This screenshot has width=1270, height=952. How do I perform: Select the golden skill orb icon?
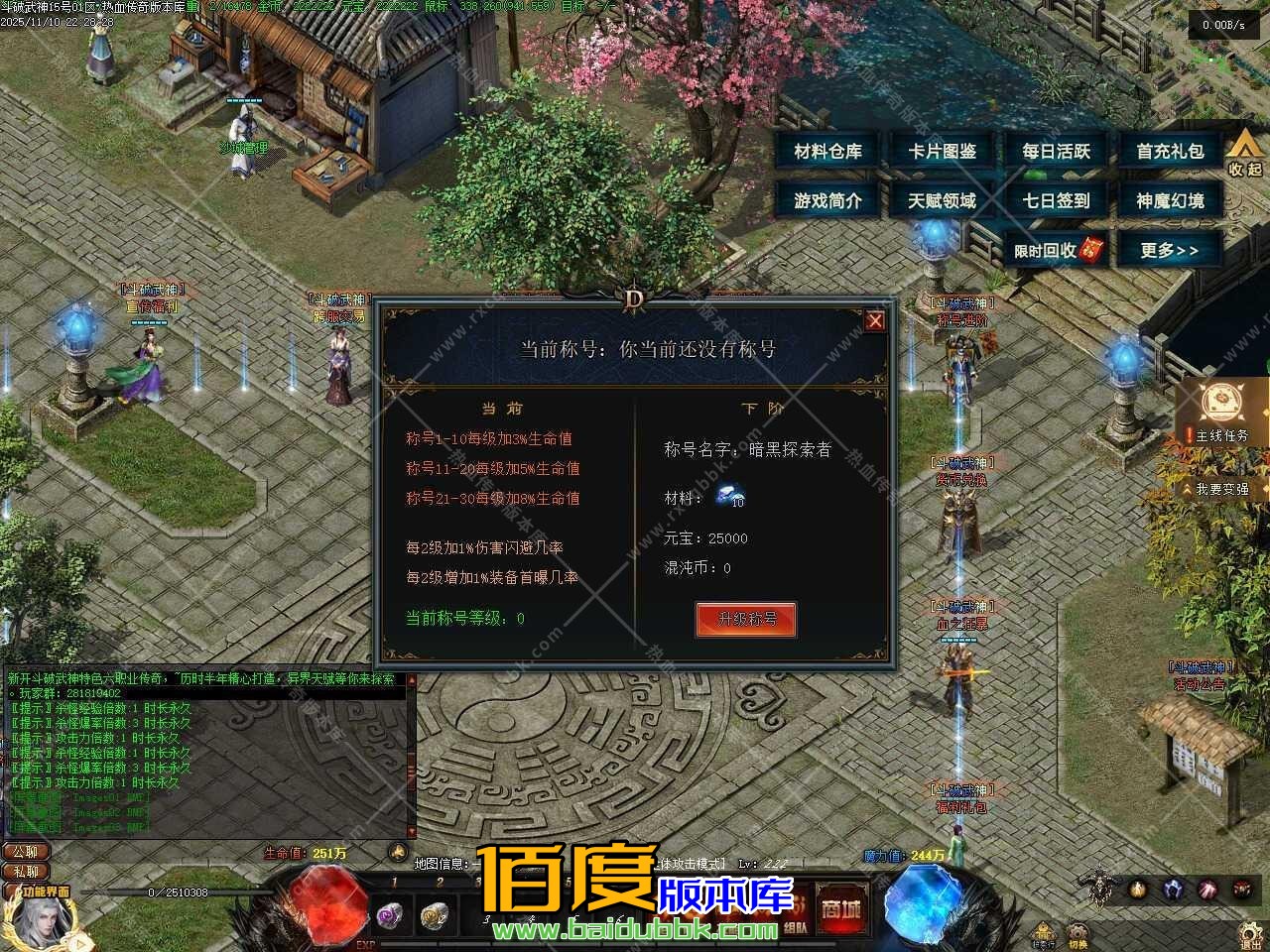1138,891
